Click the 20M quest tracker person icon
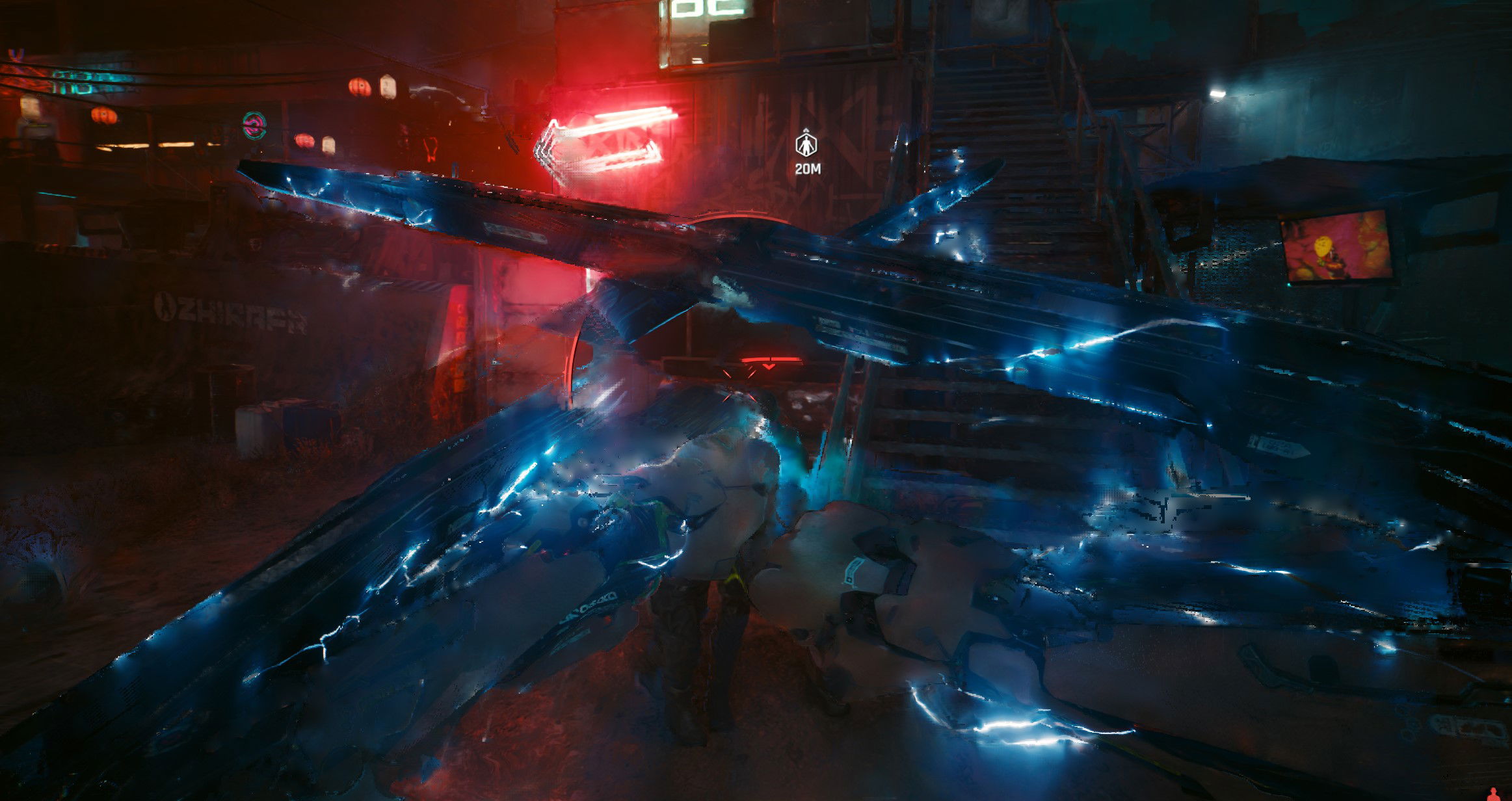The height and width of the screenshot is (801, 1512). tap(806, 144)
